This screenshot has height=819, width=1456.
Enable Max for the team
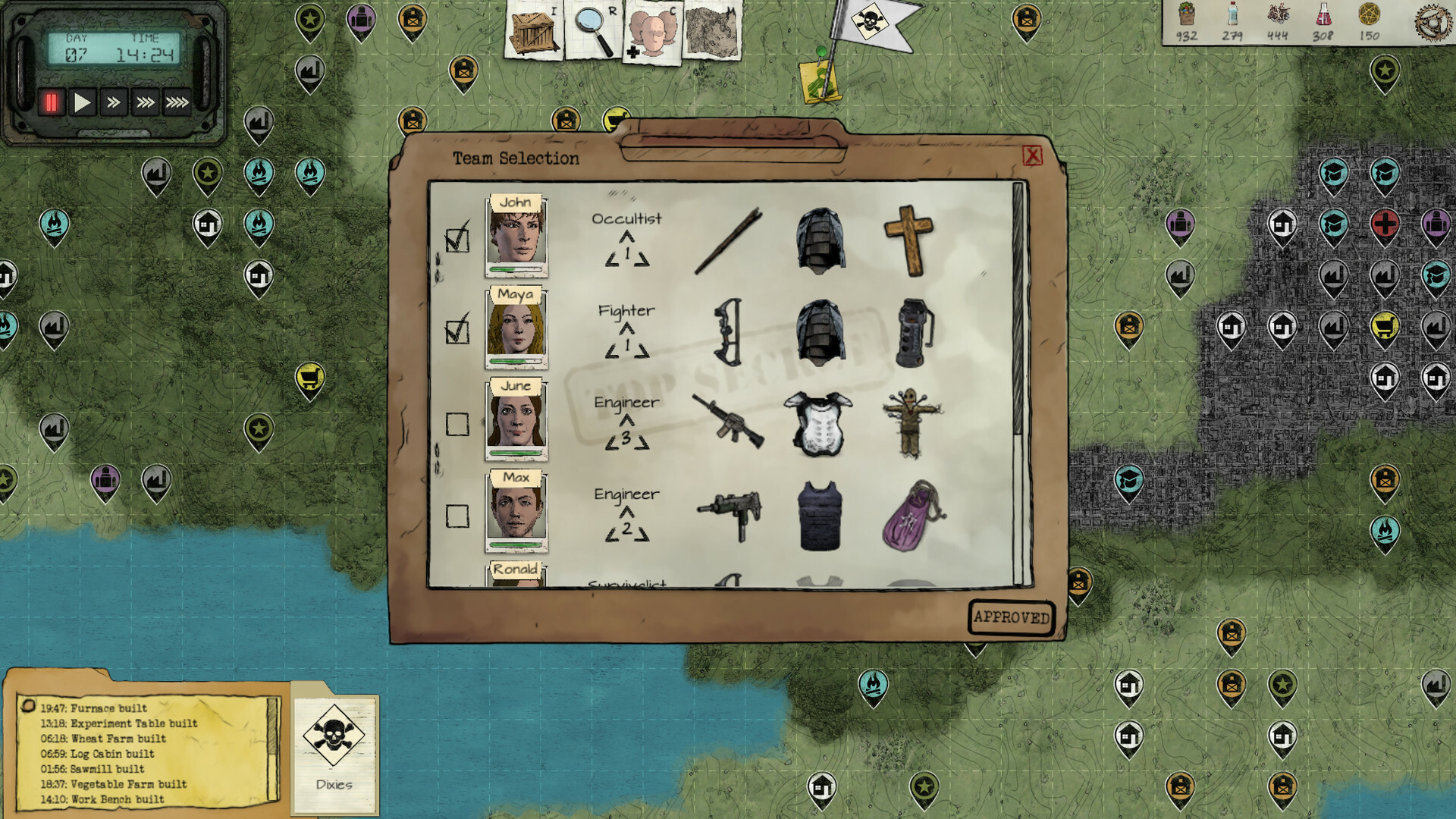(x=457, y=514)
